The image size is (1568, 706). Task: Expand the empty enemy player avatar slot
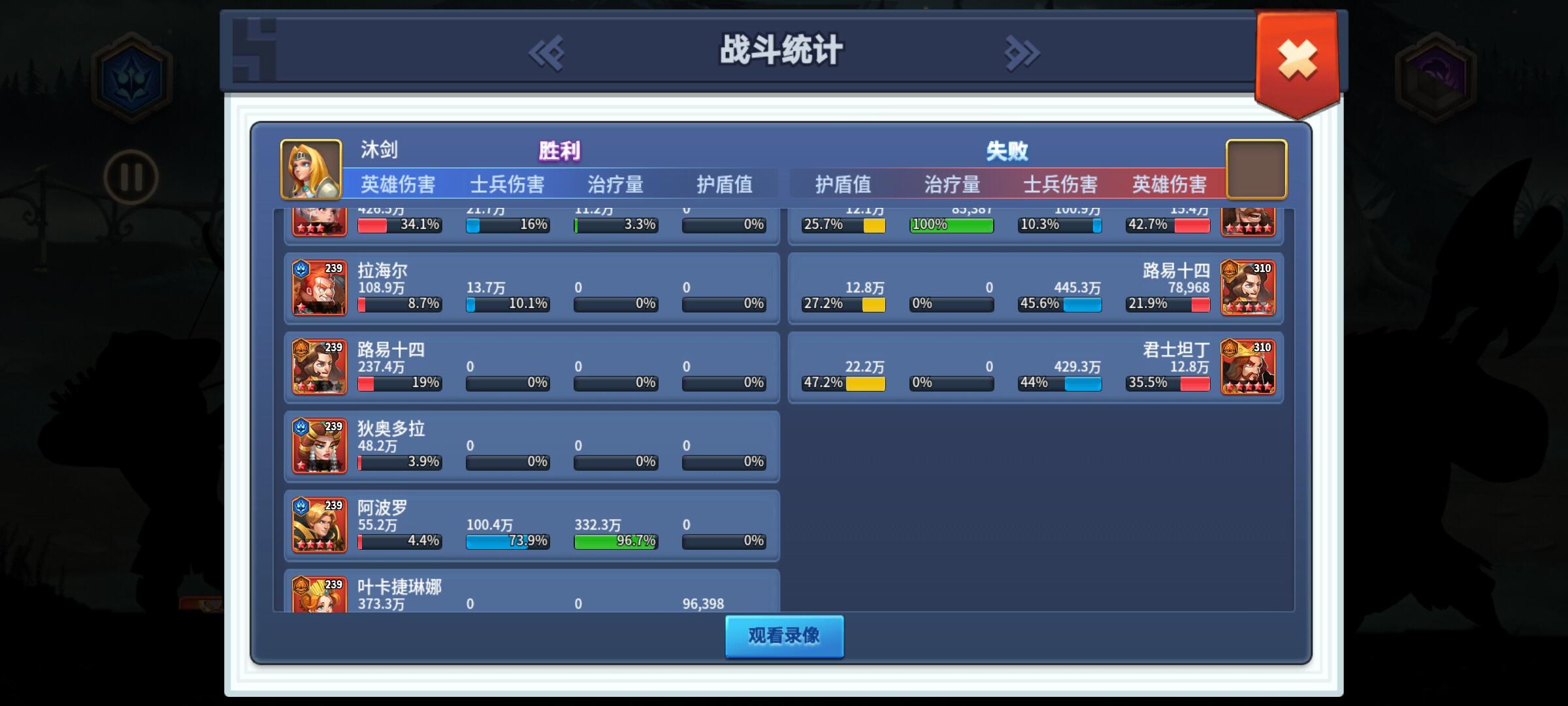(1256, 169)
